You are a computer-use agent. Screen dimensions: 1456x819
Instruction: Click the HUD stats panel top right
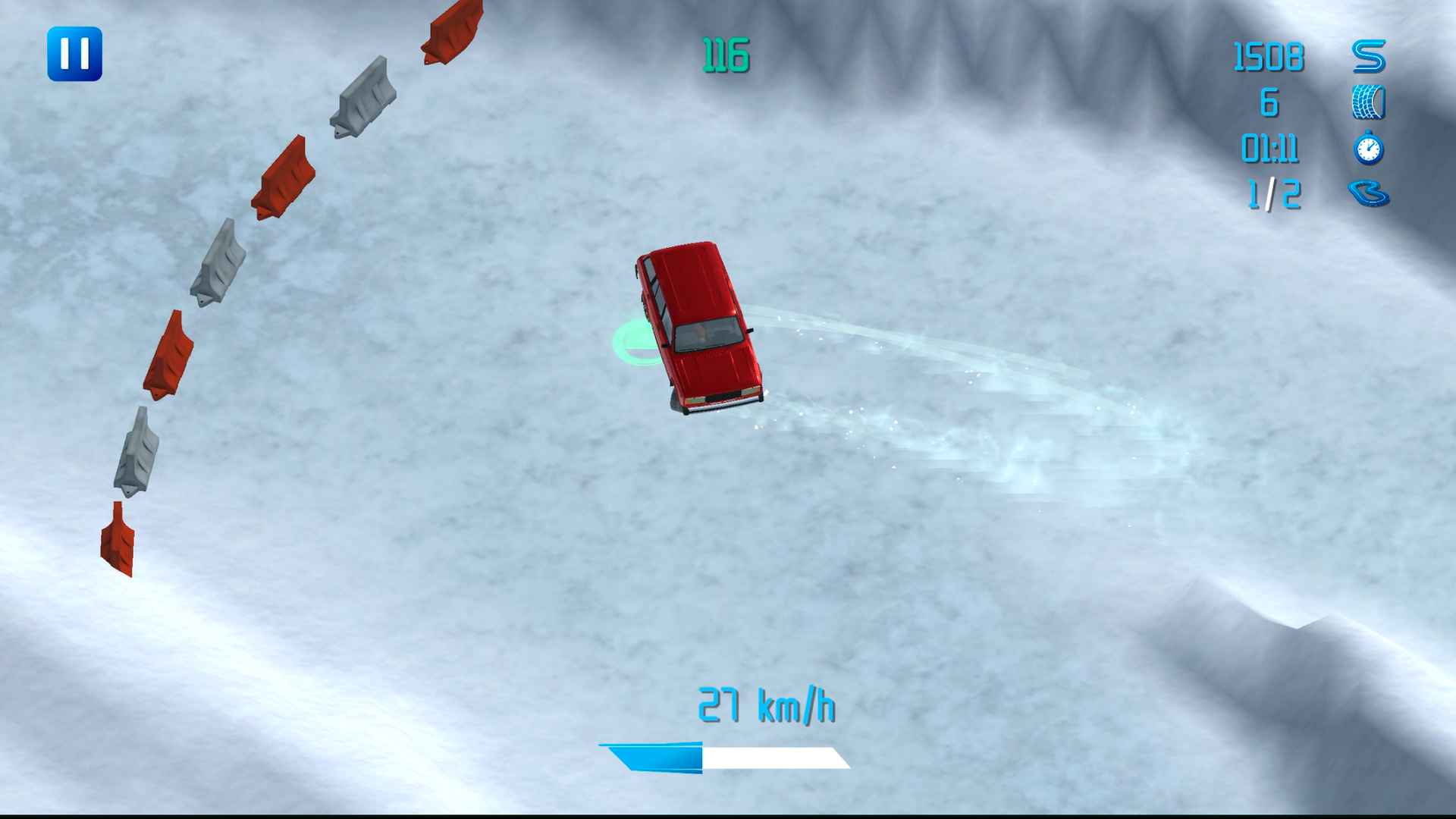coord(1319,125)
